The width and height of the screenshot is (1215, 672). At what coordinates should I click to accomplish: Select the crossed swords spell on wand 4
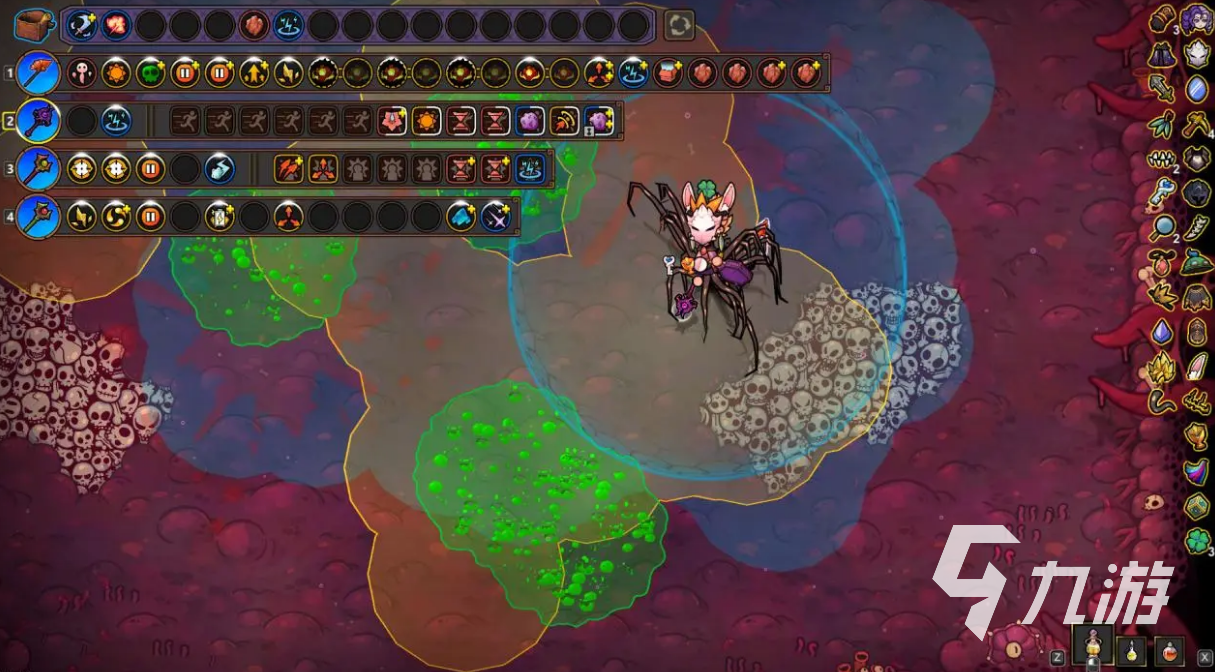pyautogui.click(x=495, y=216)
